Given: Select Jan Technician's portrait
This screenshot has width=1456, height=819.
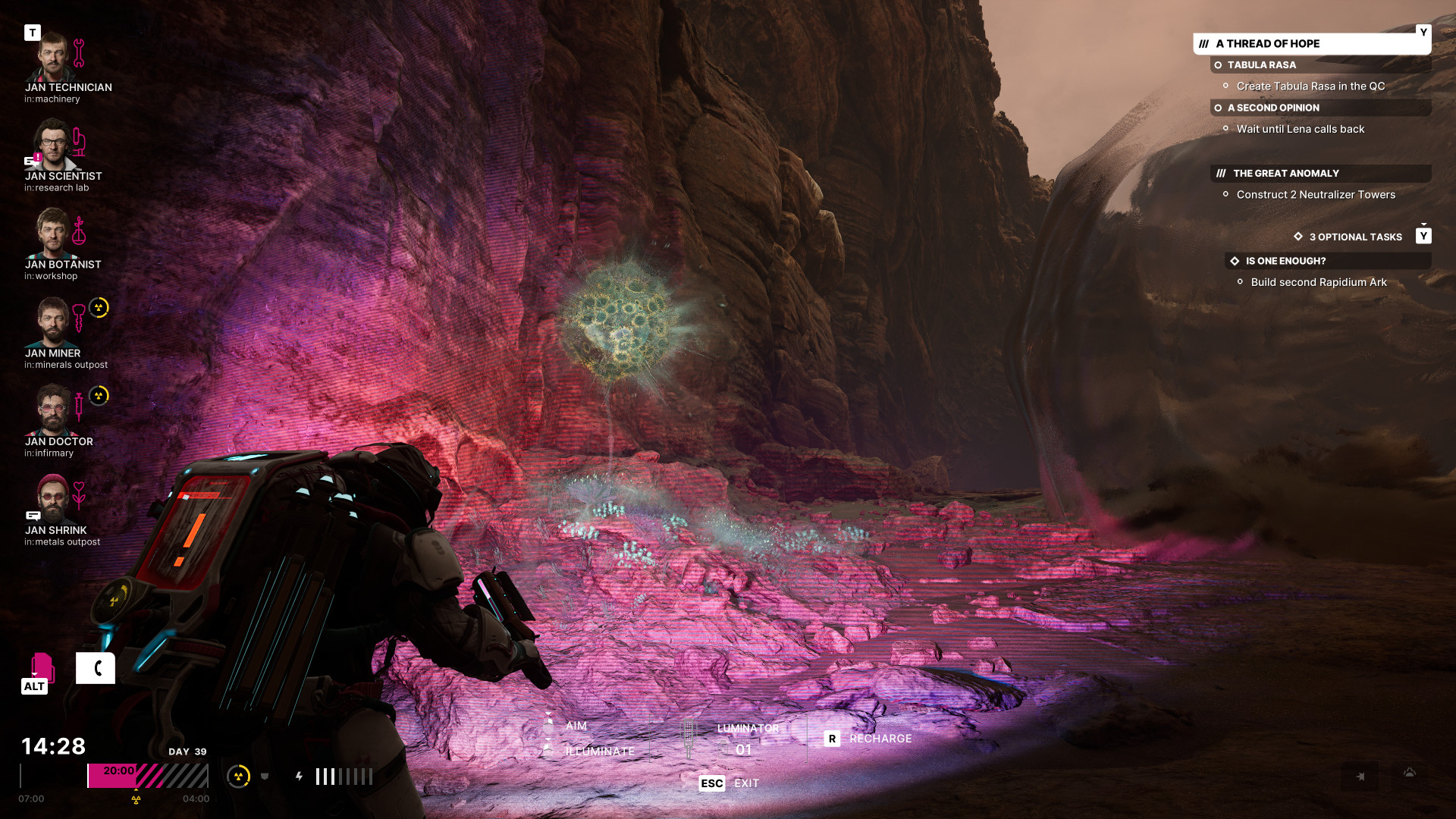Looking at the screenshot, I should 52,58.
